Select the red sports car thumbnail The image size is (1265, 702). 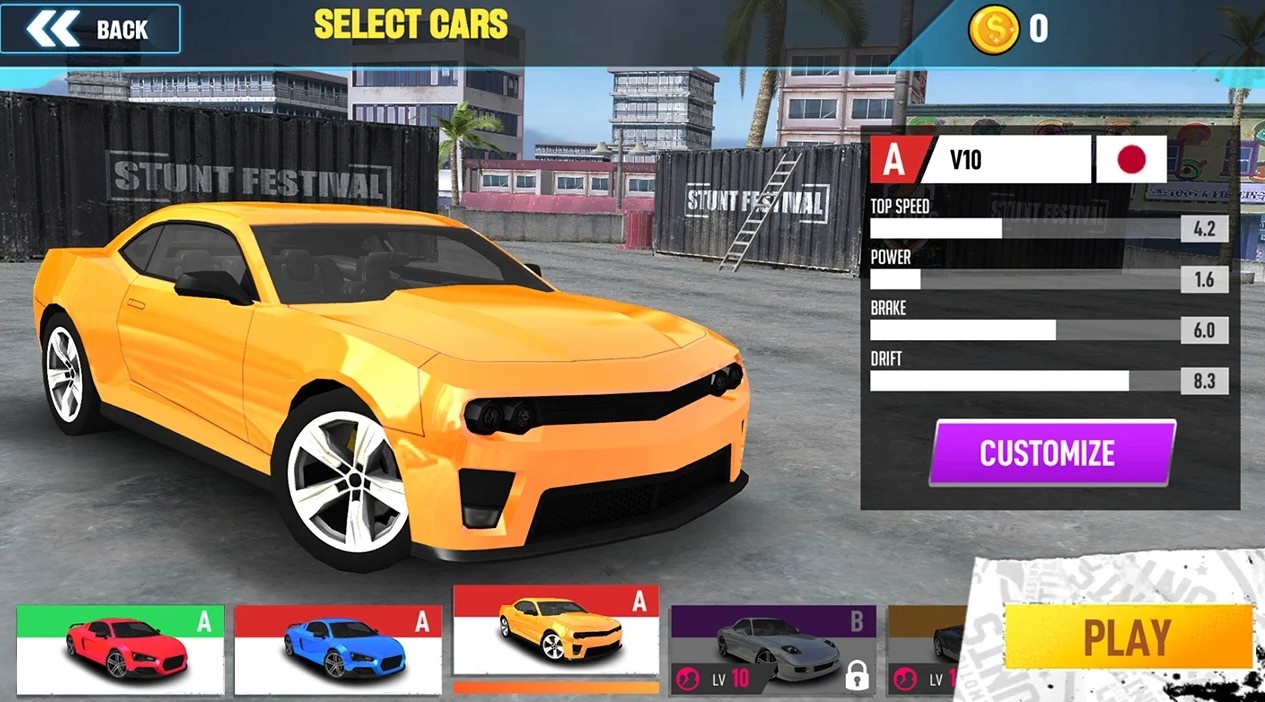point(120,650)
